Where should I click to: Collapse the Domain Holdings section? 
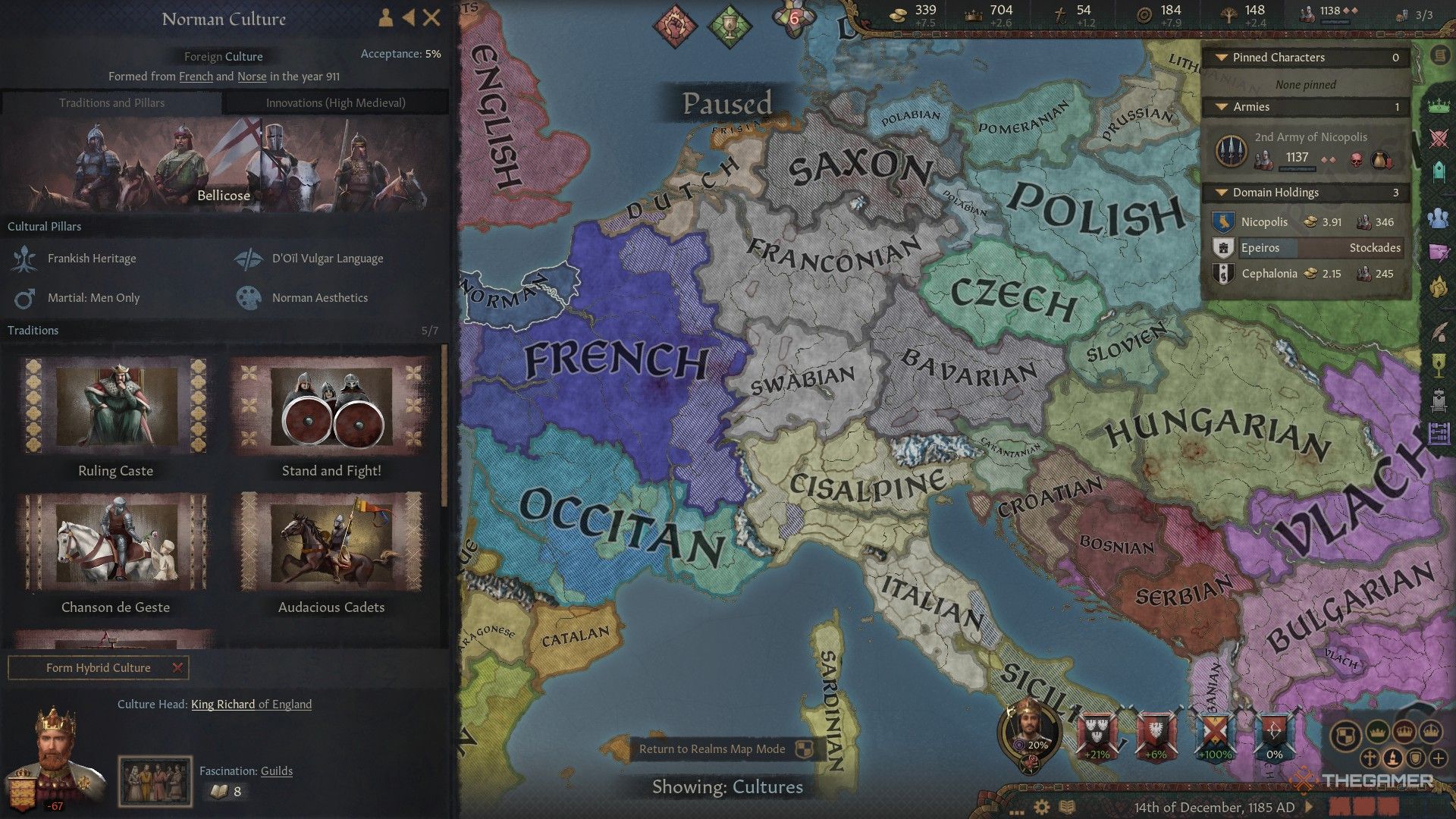tap(1222, 192)
